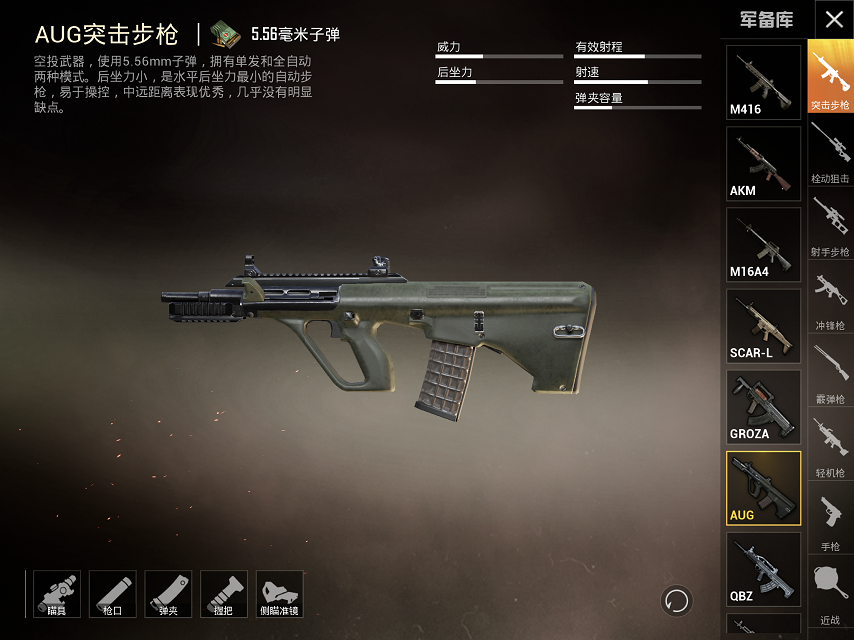
Task: Open the 射手步枪 marksman rifle category
Action: coord(830,226)
